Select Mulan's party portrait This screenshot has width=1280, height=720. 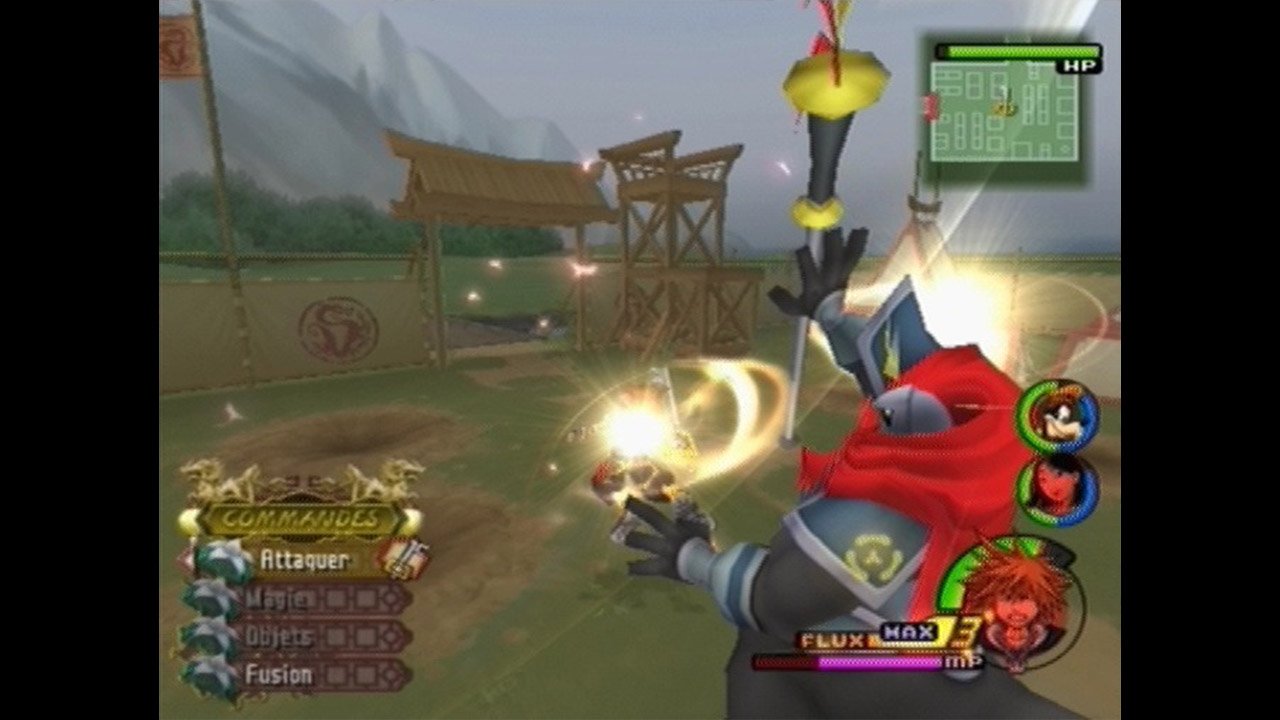click(x=1058, y=487)
